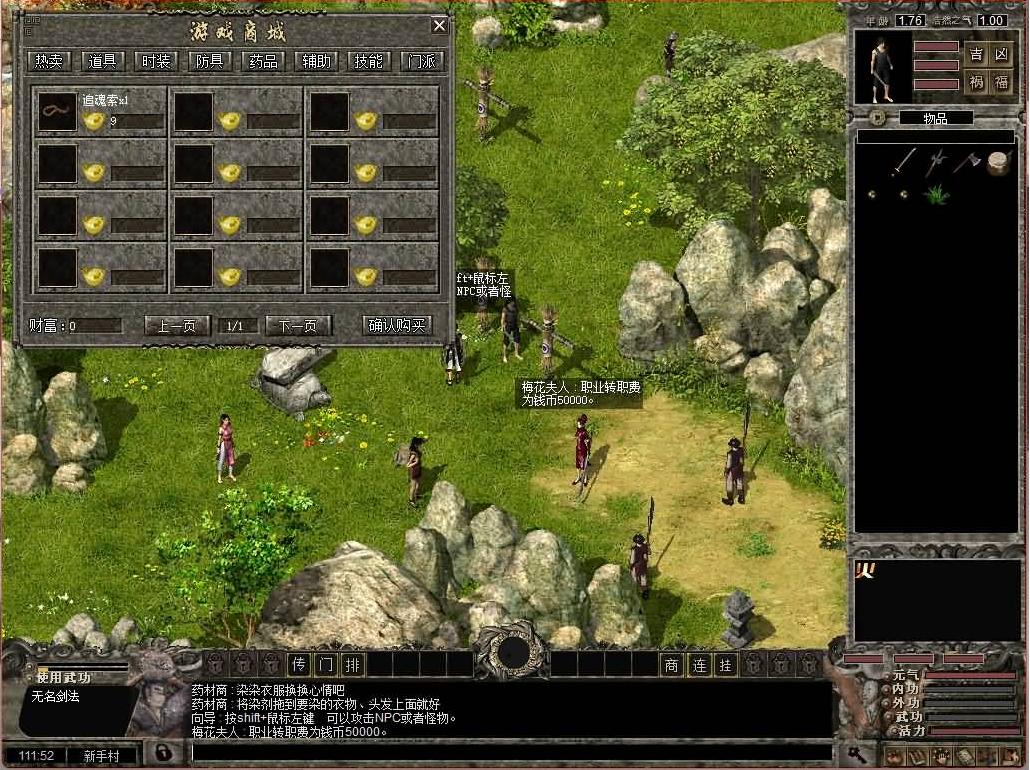Go to previous page with 上一页
The width and height of the screenshot is (1030, 770).
(177, 325)
